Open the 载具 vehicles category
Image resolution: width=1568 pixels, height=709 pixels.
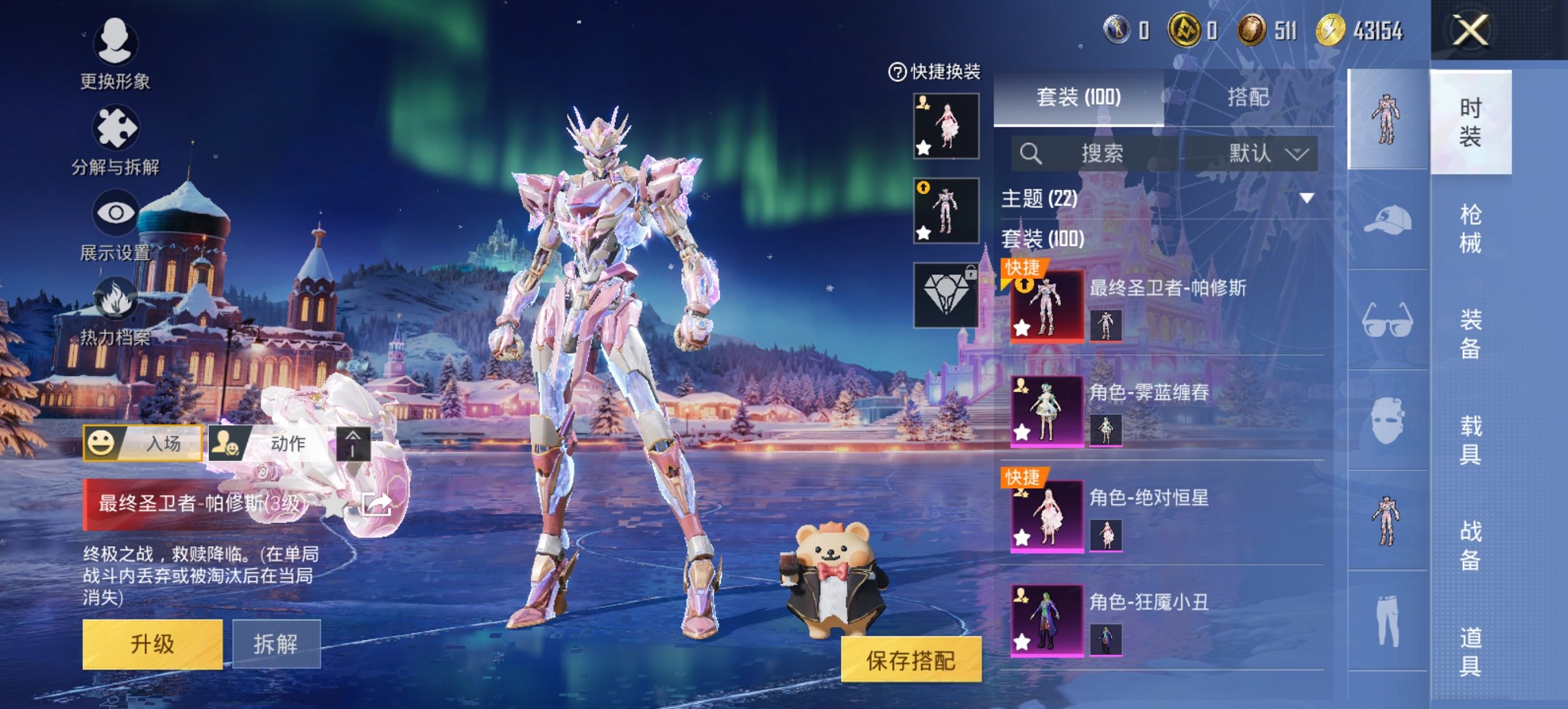tap(1470, 440)
